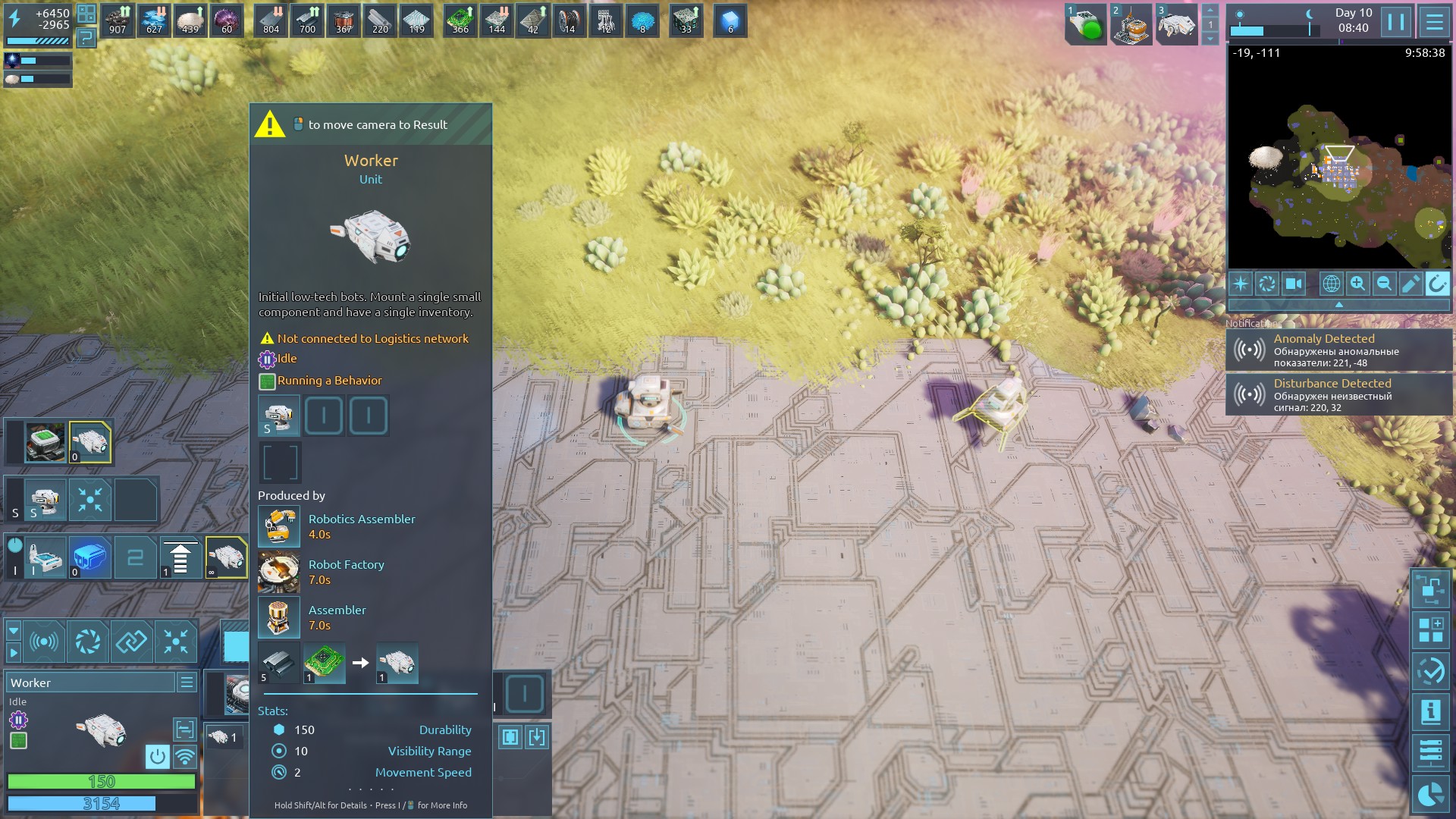1456x819 pixels.
Task: Toggle the Worker logistics network wifi button
Action: click(x=184, y=756)
